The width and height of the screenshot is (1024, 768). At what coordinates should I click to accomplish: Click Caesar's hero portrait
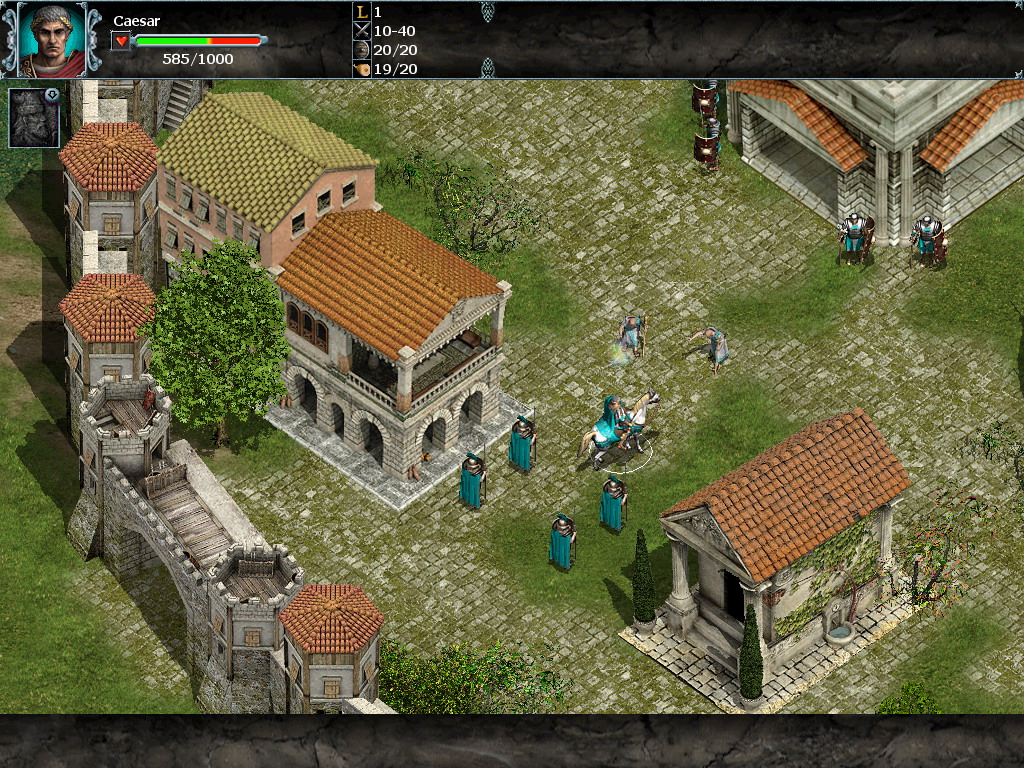tap(52, 40)
